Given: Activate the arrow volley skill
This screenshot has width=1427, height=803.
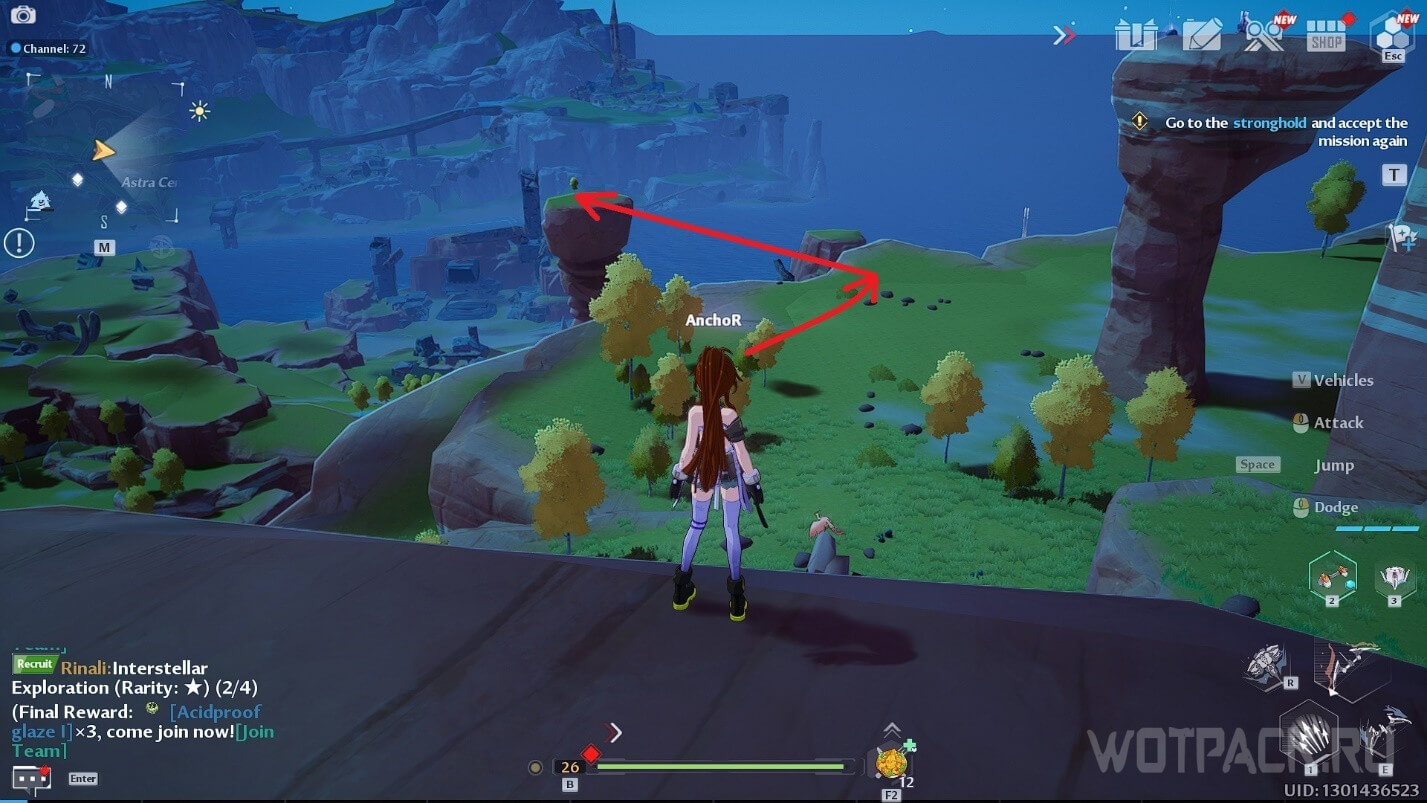Looking at the screenshot, I should pyautogui.click(x=1308, y=737).
